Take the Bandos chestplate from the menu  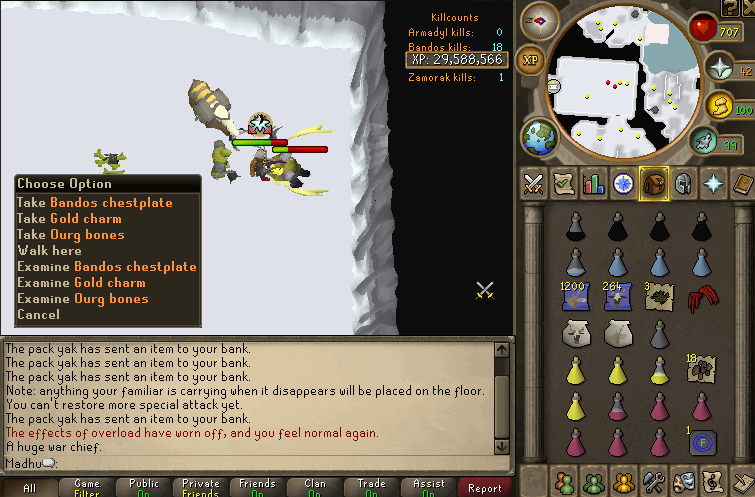(94, 203)
